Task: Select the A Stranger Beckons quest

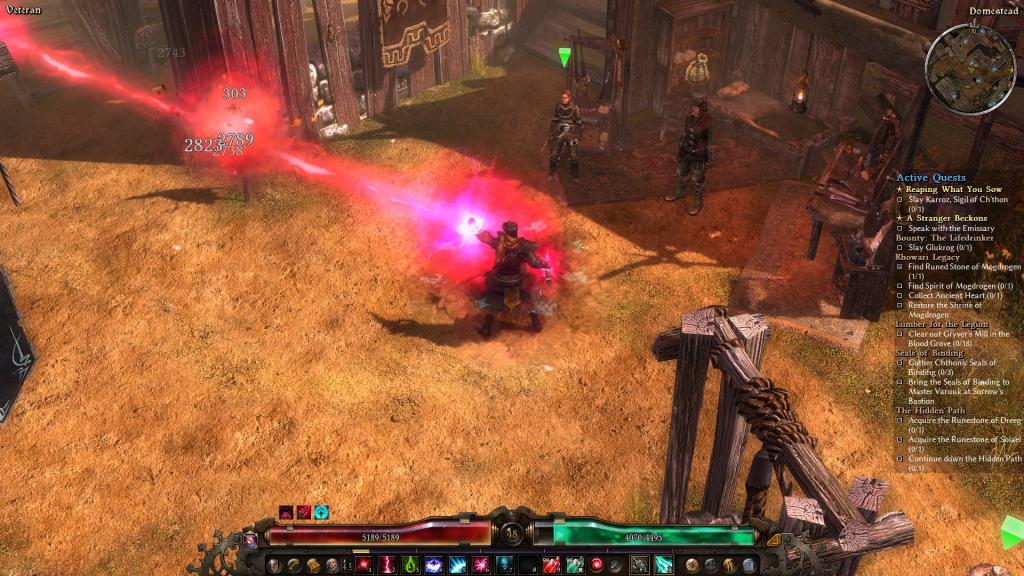Action: pyautogui.click(x=946, y=218)
